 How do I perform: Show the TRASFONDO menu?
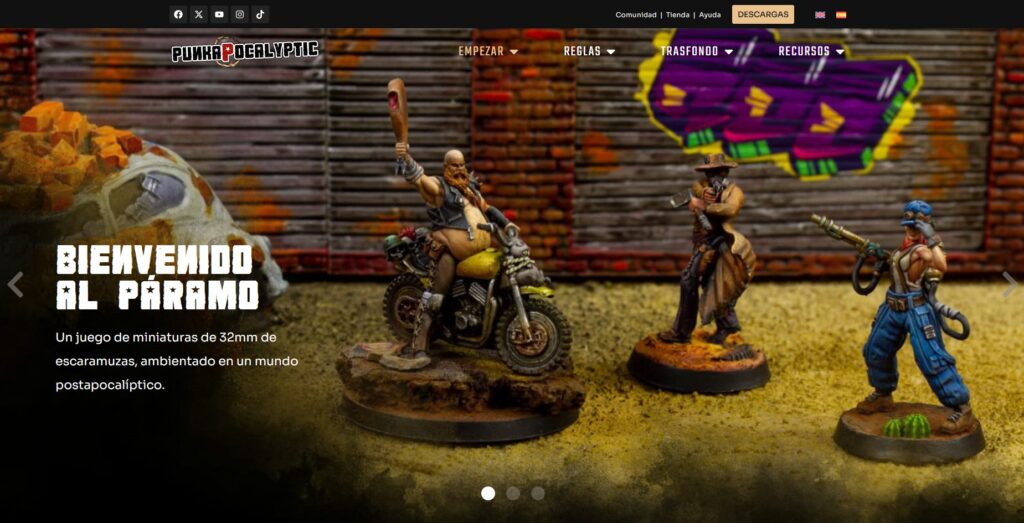(x=697, y=51)
